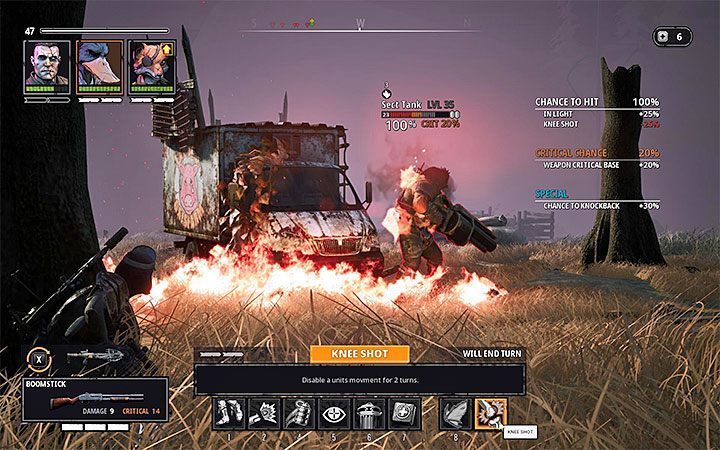Confirm the orange Knee Shot action banner
This screenshot has height=450, width=720.
pyautogui.click(x=359, y=354)
